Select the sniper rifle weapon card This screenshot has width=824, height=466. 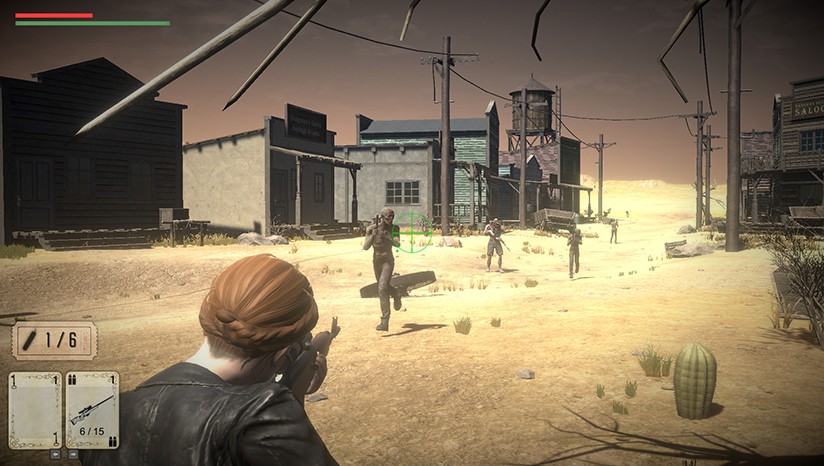[92, 410]
